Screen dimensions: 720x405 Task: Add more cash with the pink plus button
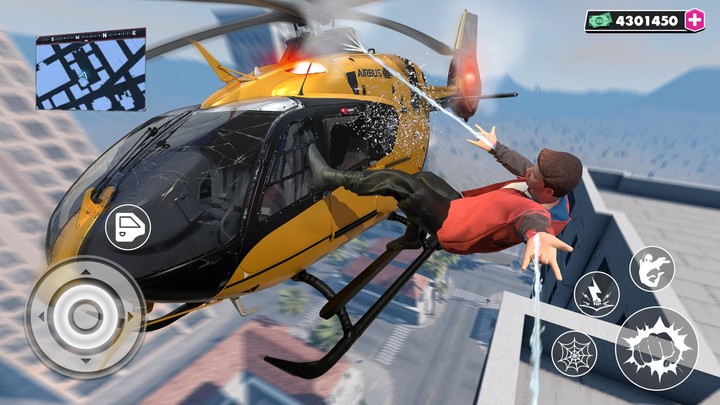695,20
